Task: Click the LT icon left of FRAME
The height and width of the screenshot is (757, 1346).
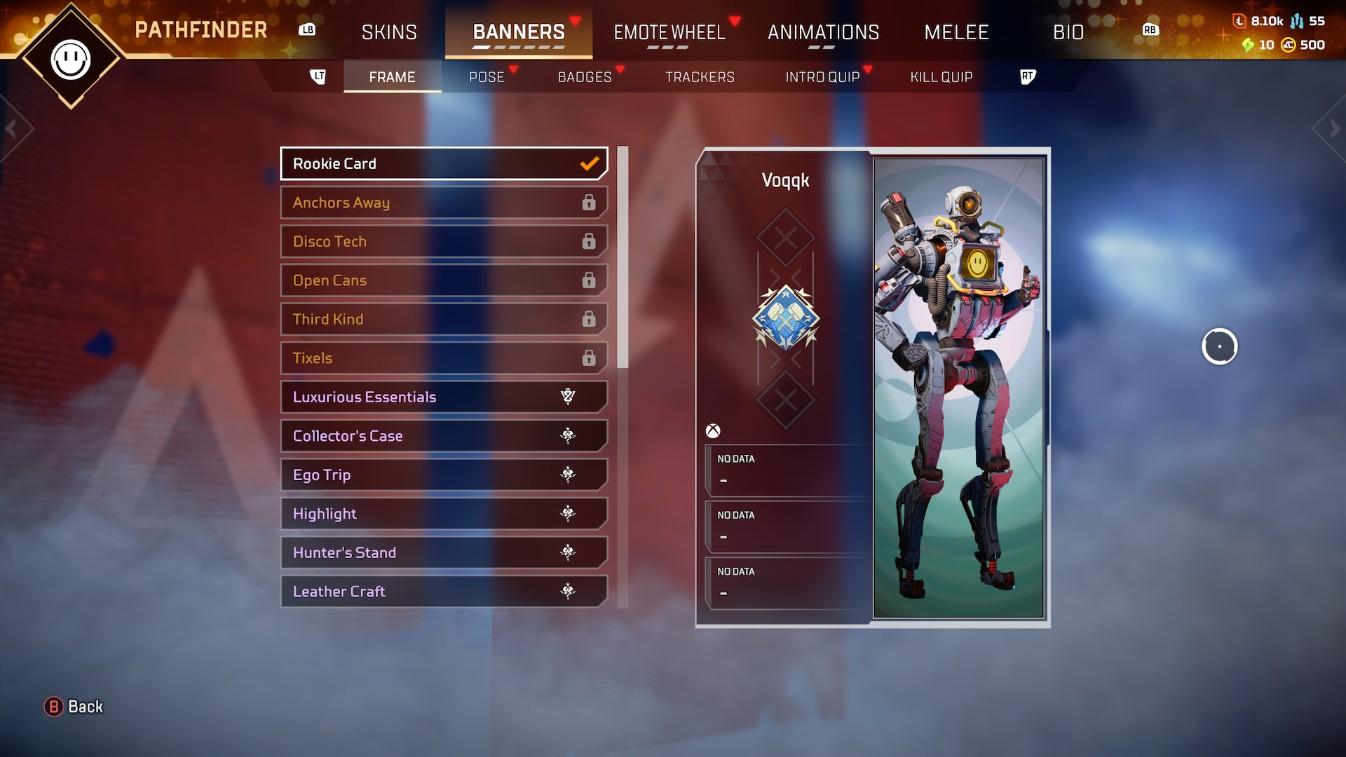Action: pyautogui.click(x=316, y=76)
